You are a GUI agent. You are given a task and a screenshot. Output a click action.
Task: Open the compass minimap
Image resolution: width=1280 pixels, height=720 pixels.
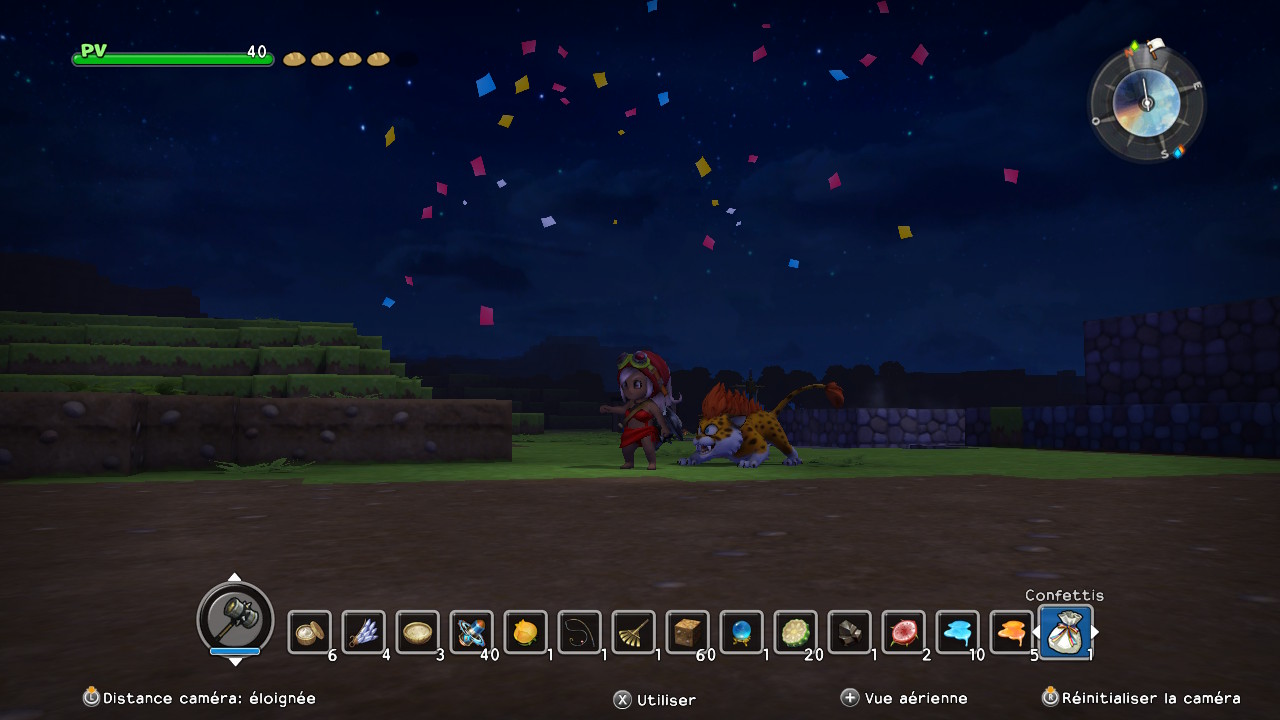tap(1146, 102)
